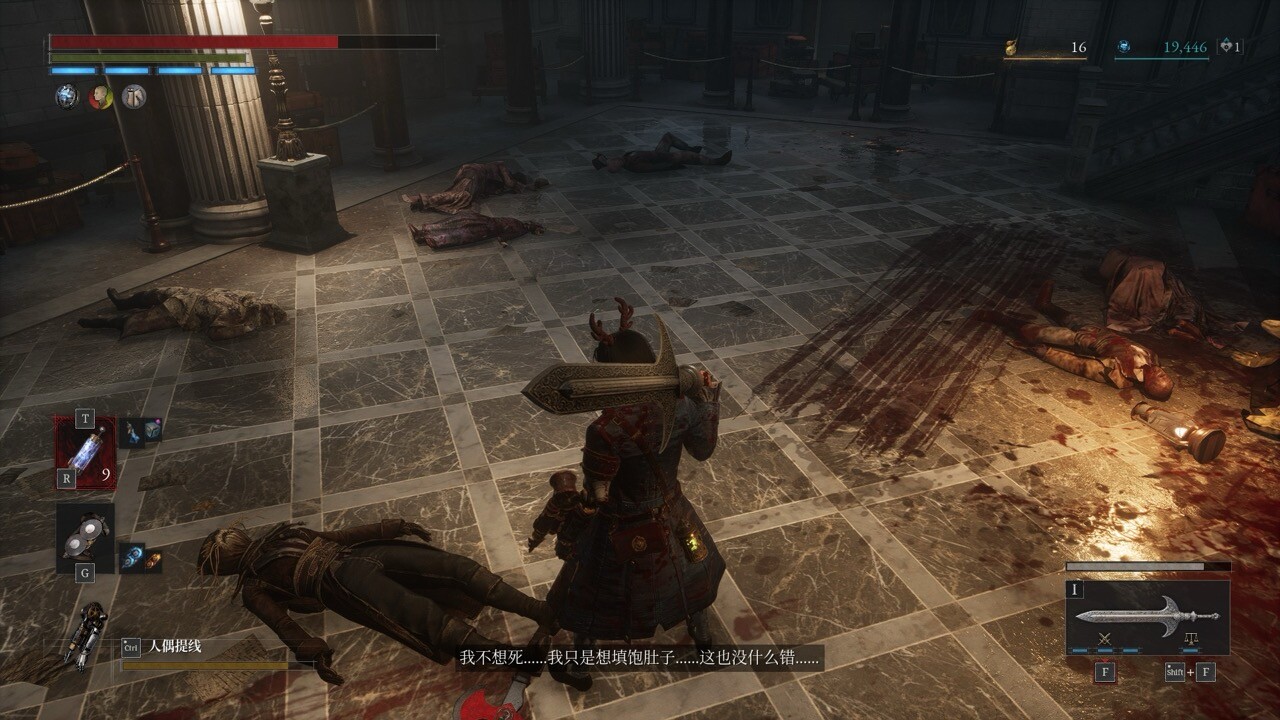Select the cube item beside the Pulse Cell
Image resolution: width=1280 pixels, height=720 pixels.
pyautogui.click(x=152, y=429)
